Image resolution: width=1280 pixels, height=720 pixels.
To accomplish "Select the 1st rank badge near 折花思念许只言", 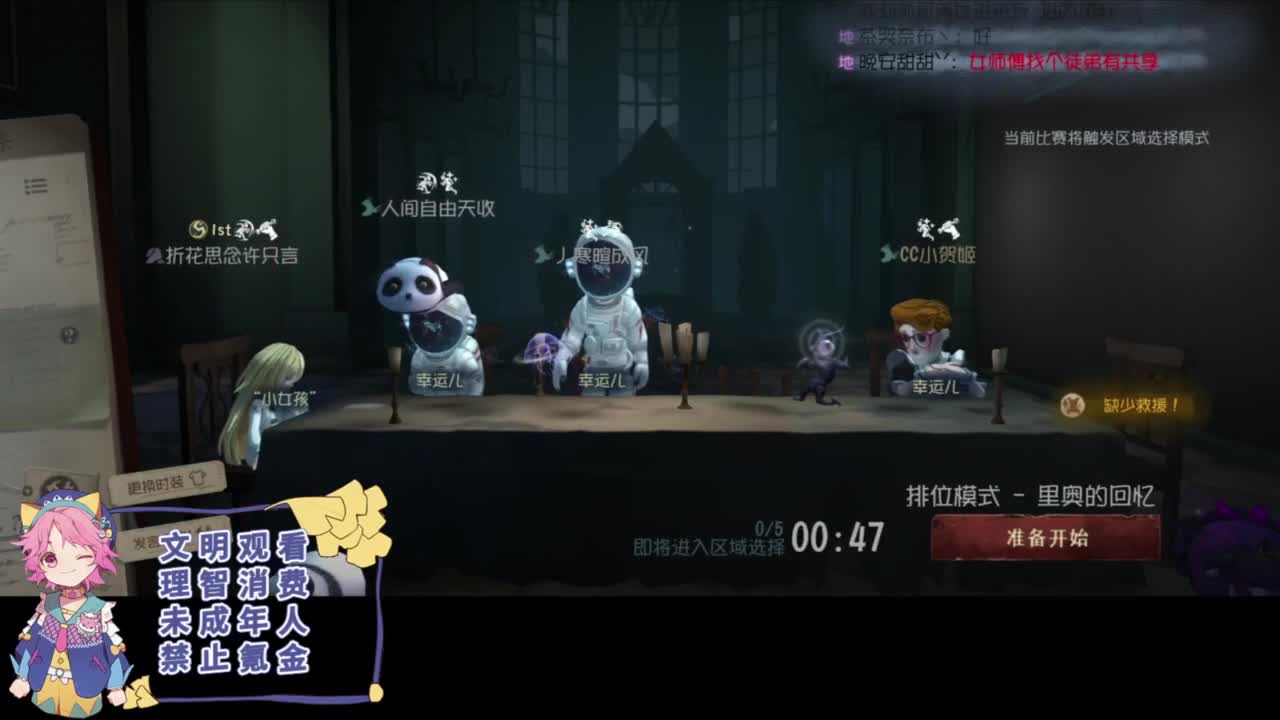I will coord(222,229).
